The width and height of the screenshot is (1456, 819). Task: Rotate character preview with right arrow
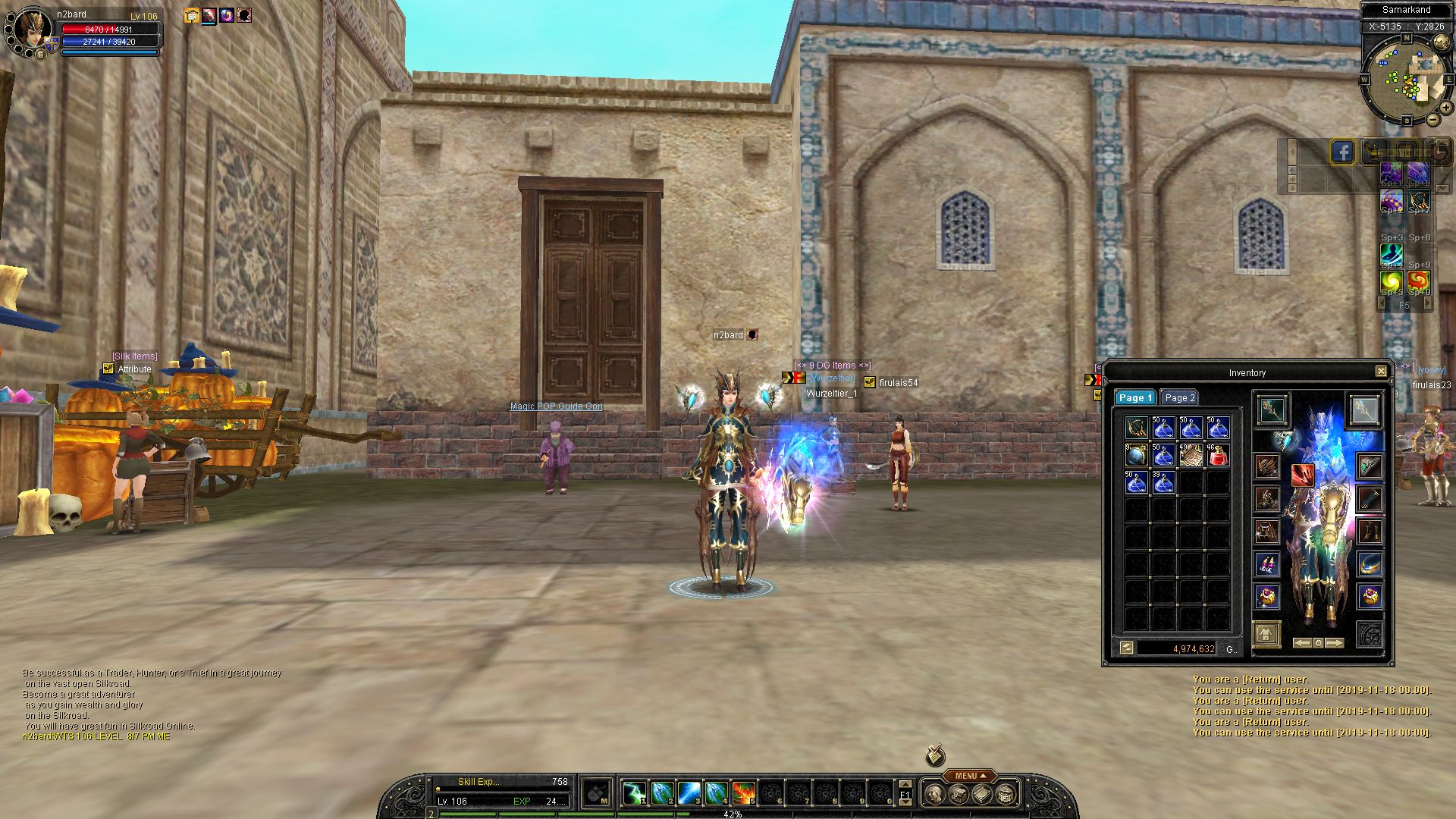[1335, 643]
